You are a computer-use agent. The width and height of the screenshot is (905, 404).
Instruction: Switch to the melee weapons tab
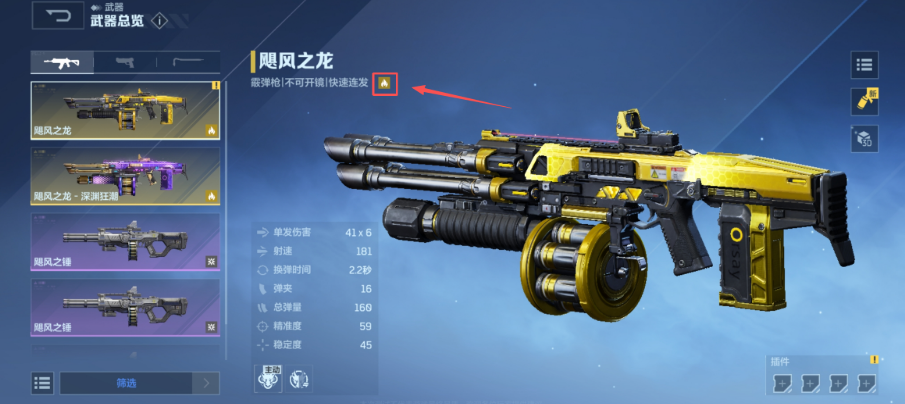[x=188, y=62]
